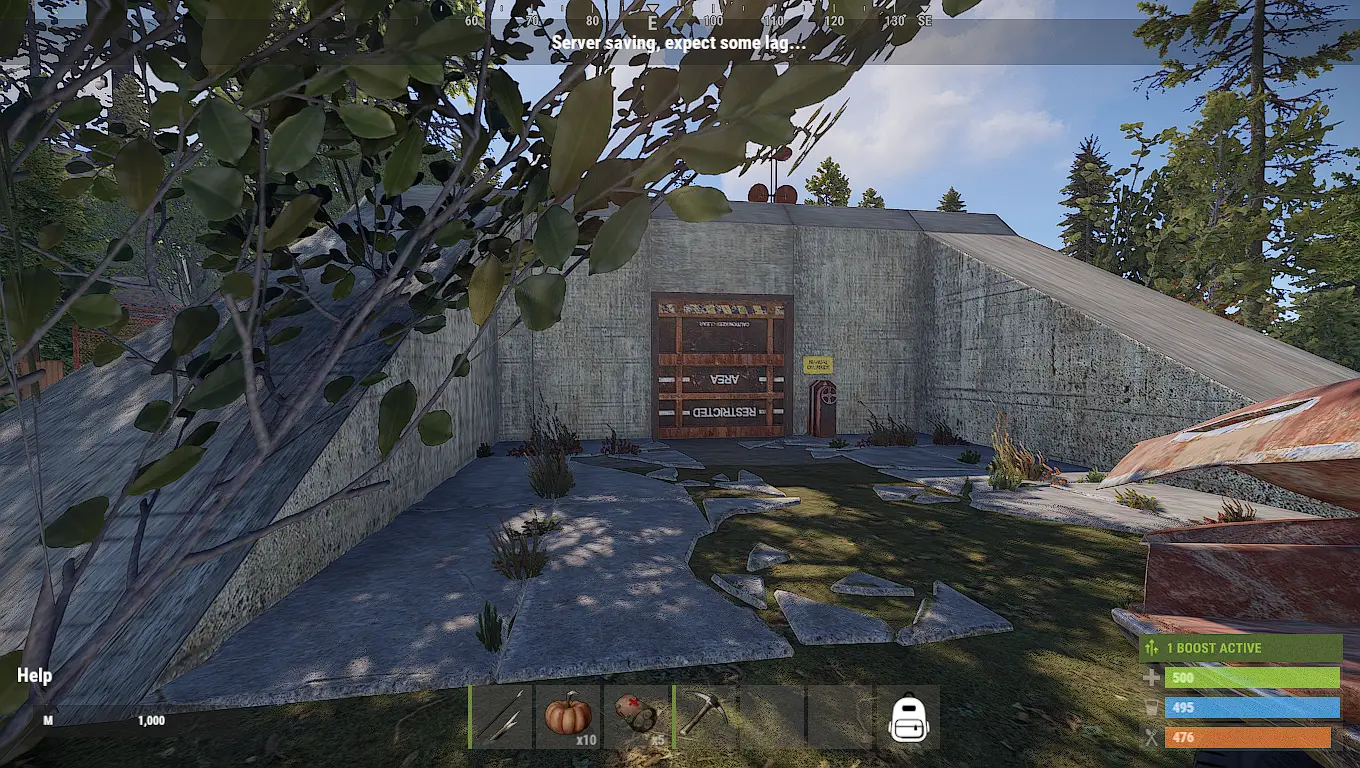Open the backpack inventory icon

click(908, 718)
